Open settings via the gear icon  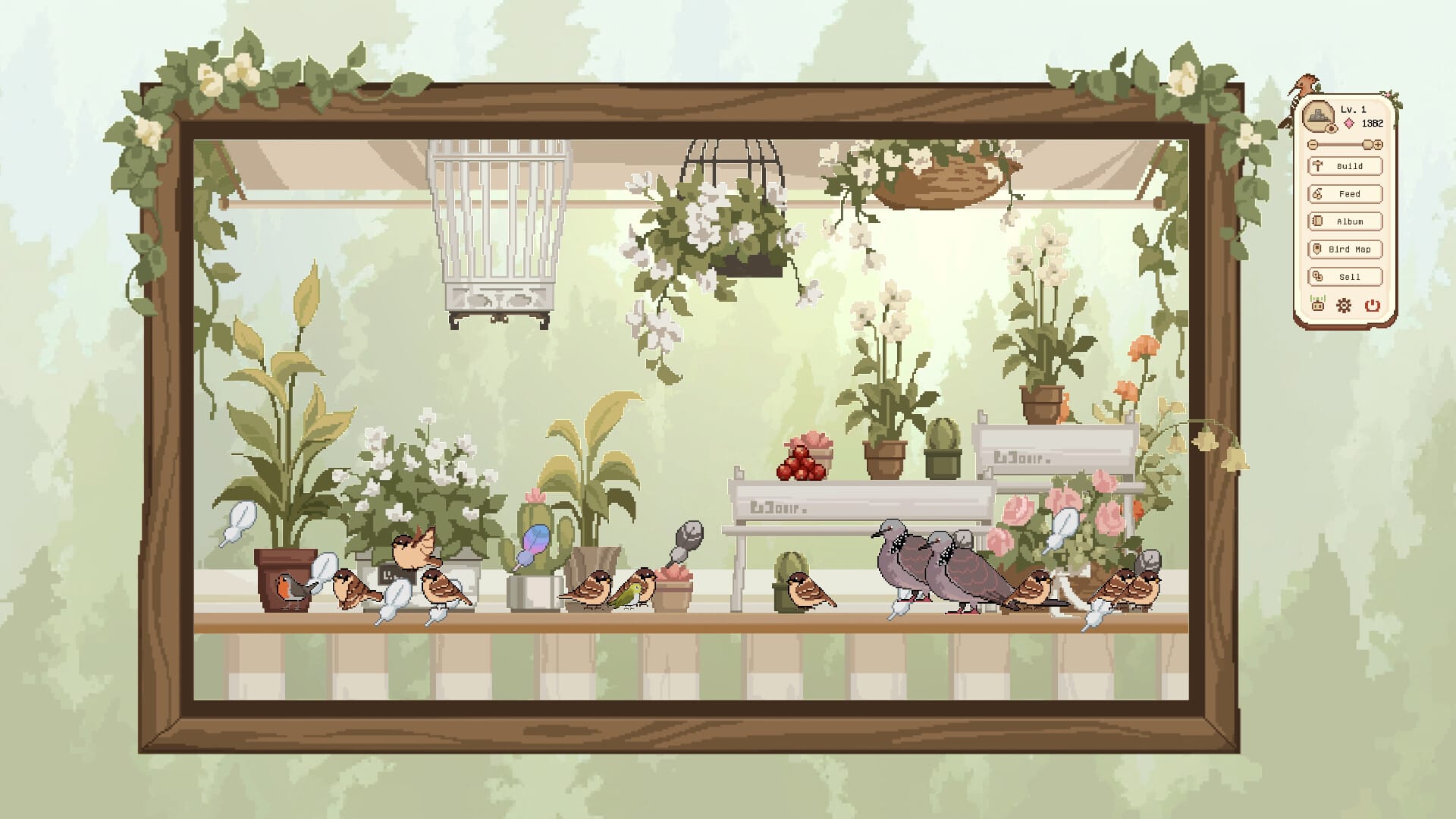[x=1342, y=306]
